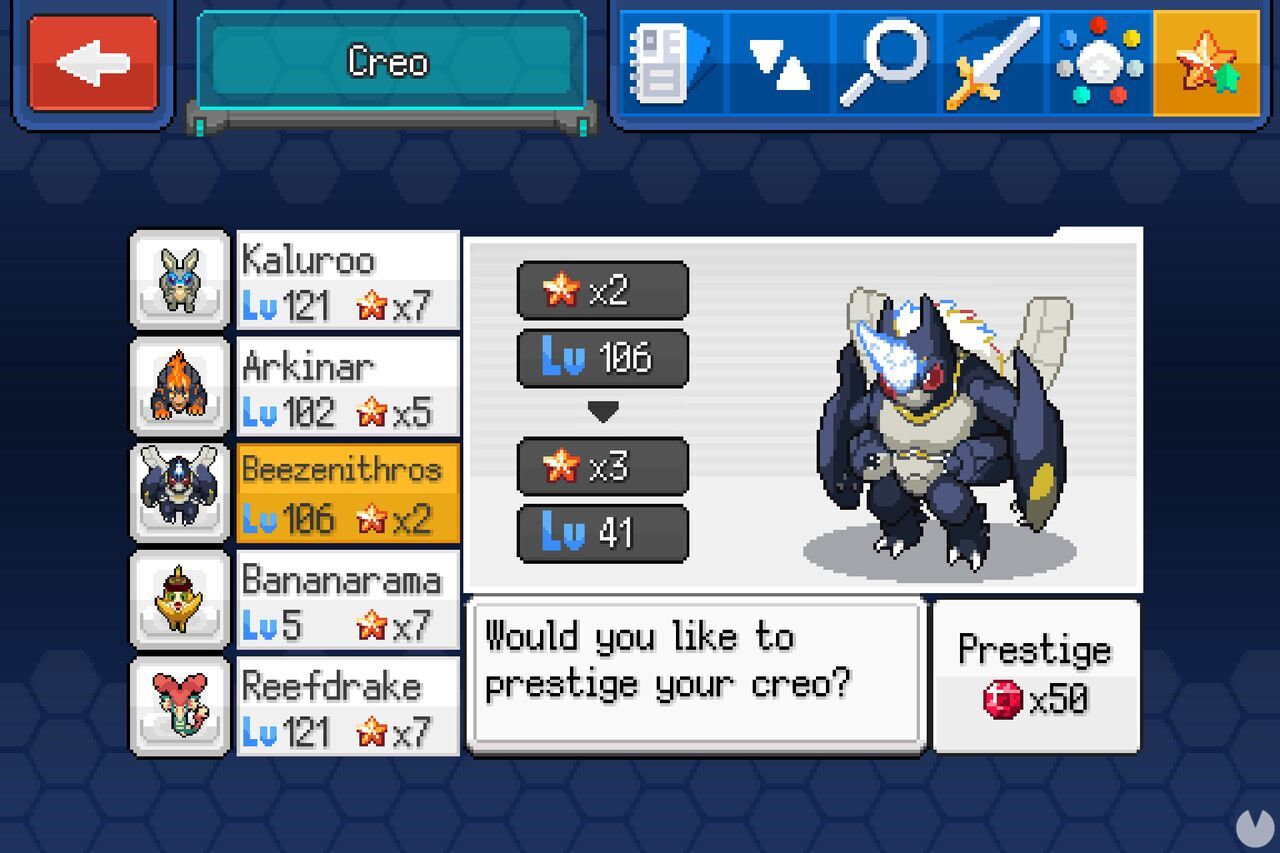
Task: Click the x3 star rank badge
Action: pyautogui.click(x=603, y=466)
